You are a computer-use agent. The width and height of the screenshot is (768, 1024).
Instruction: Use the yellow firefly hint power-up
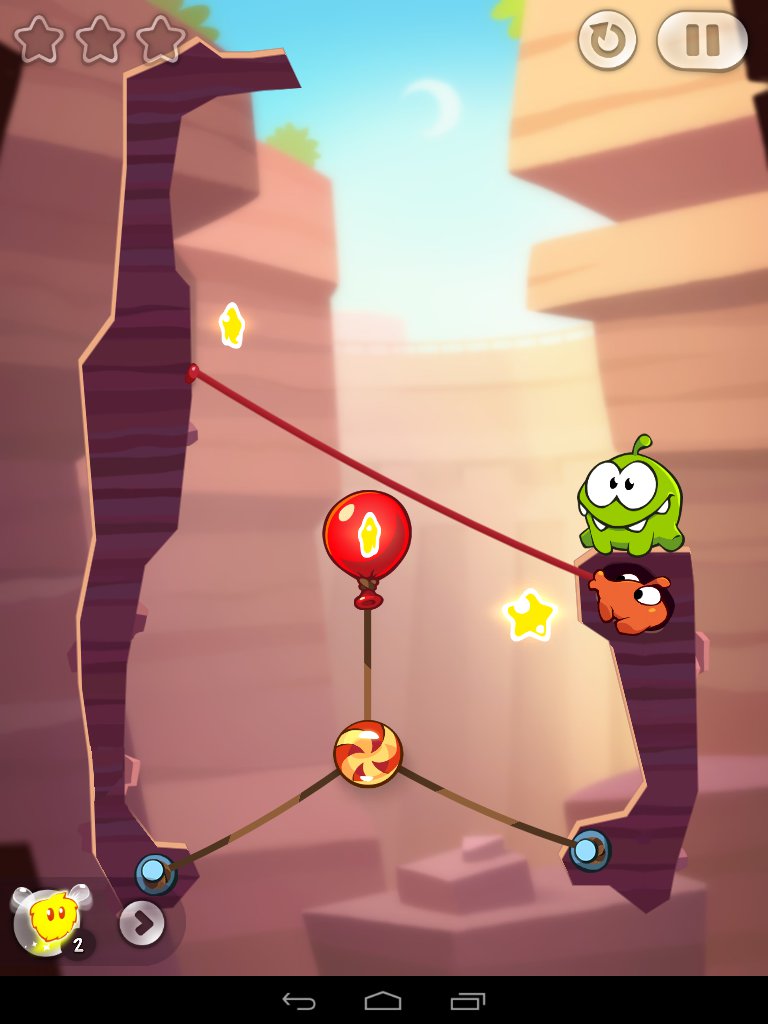click(48, 918)
